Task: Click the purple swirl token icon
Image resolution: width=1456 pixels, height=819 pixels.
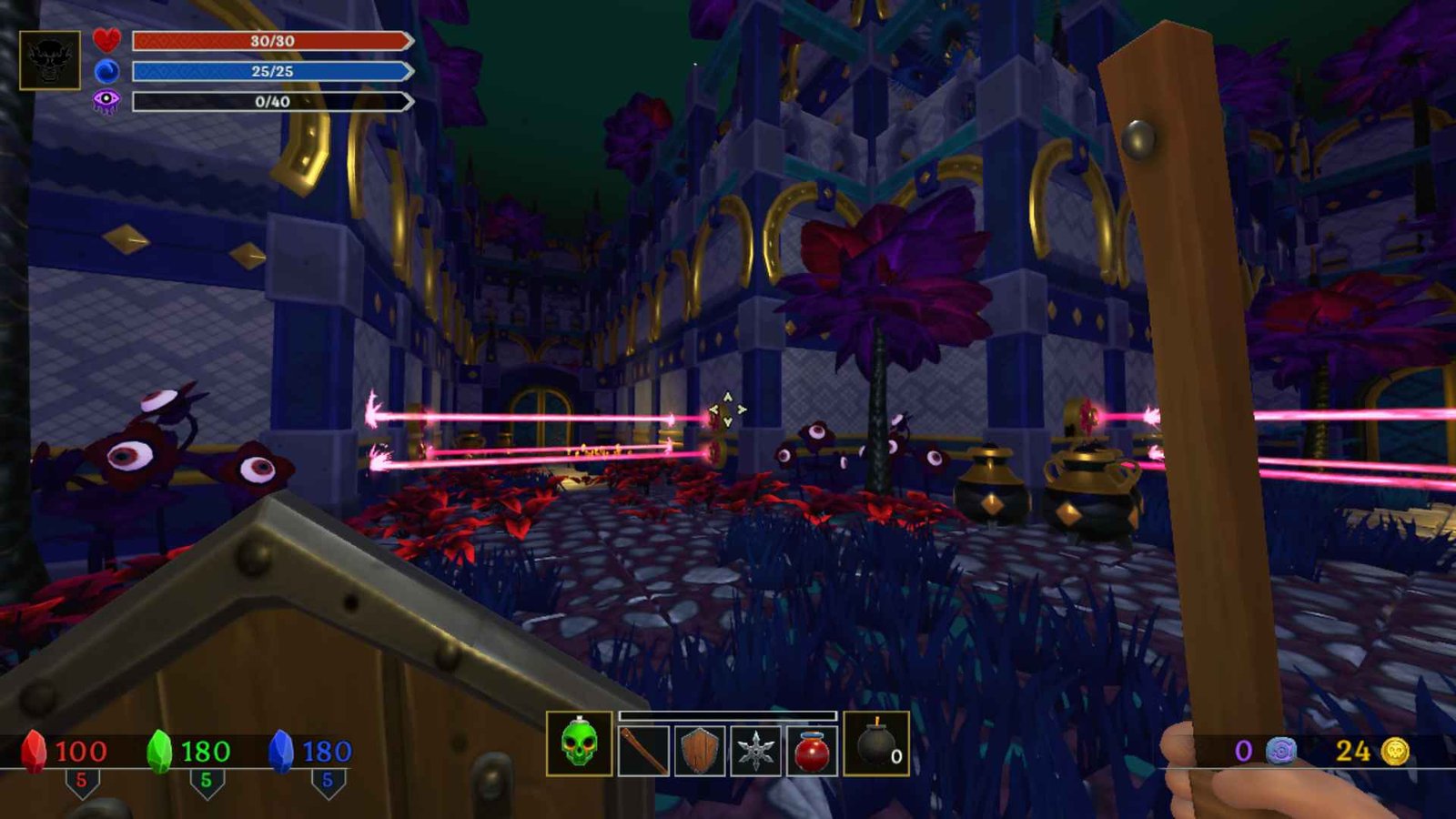Action: pyautogui.click(x=1280, y=751)
